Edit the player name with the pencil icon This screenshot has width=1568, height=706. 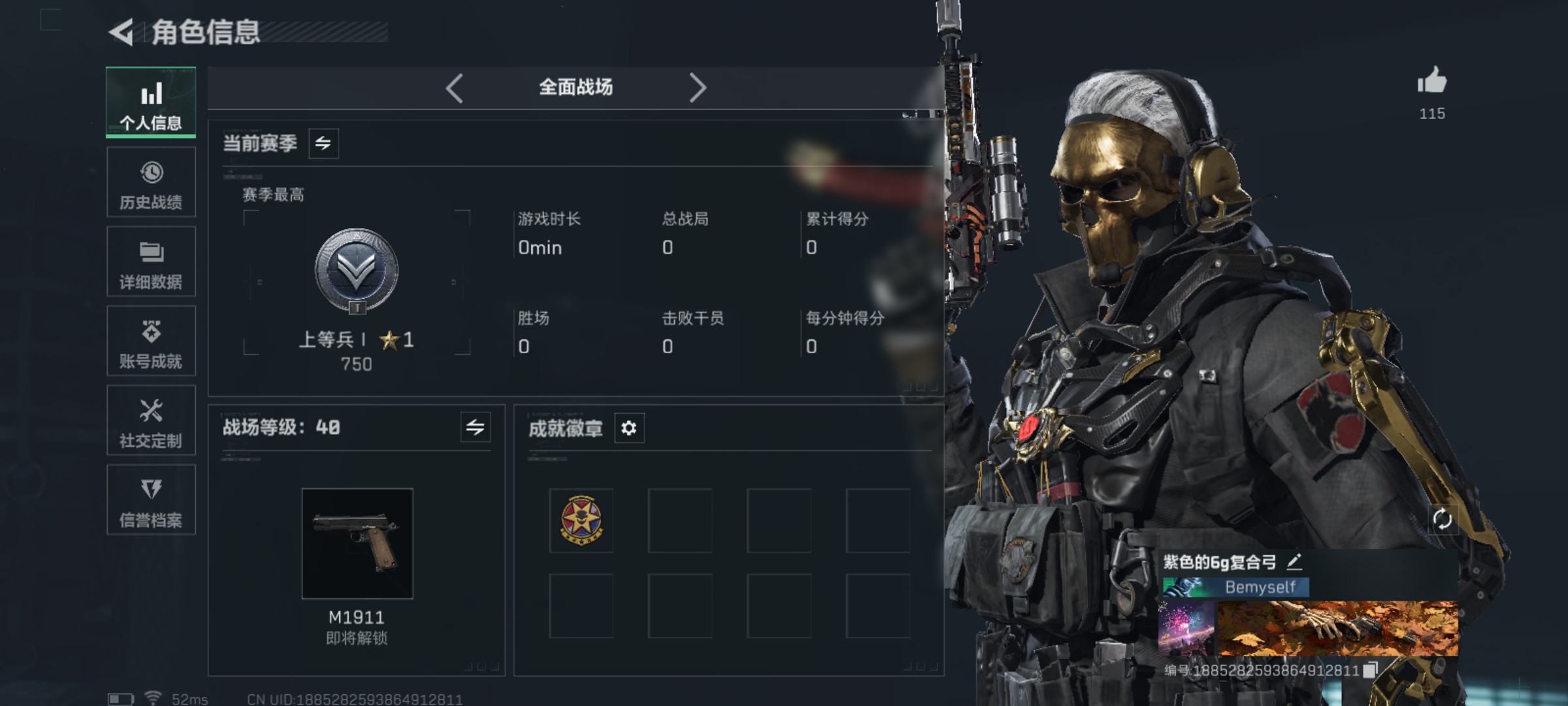[1294, 562]
